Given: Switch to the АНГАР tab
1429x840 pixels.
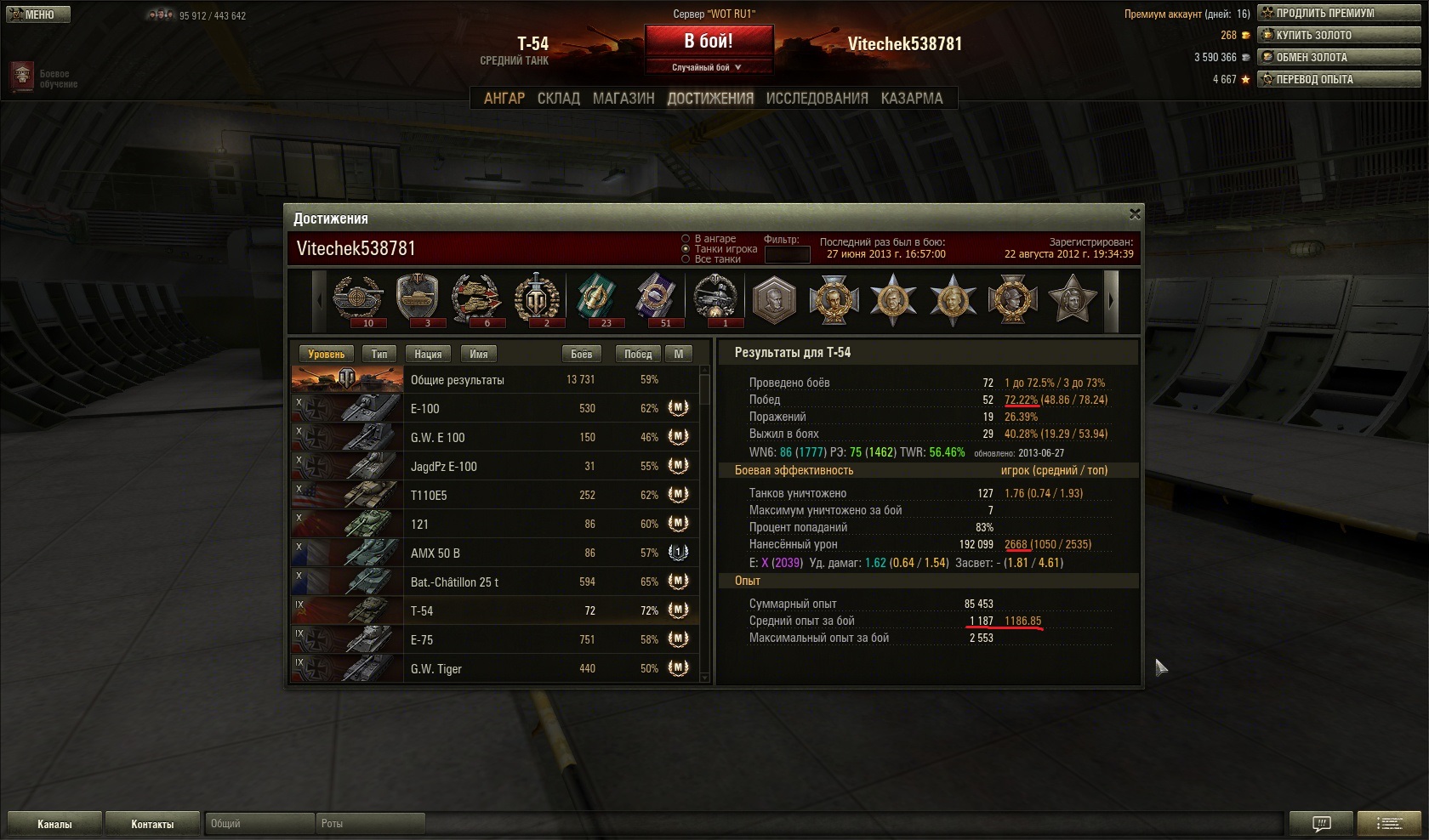Looking at the screenshot, I should 504,99.
